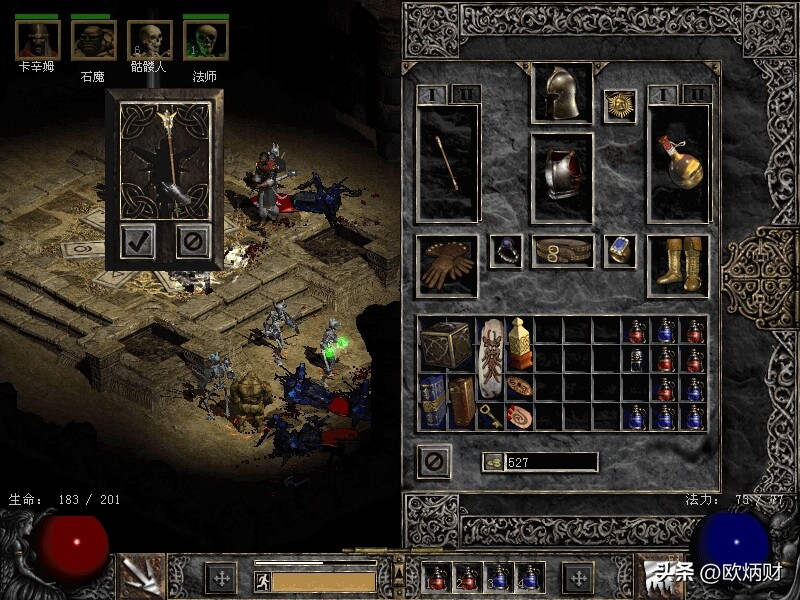The image size is (800, 600).
Task: Select the 法师 mage portrait
Action: click(x=205, y=40)
